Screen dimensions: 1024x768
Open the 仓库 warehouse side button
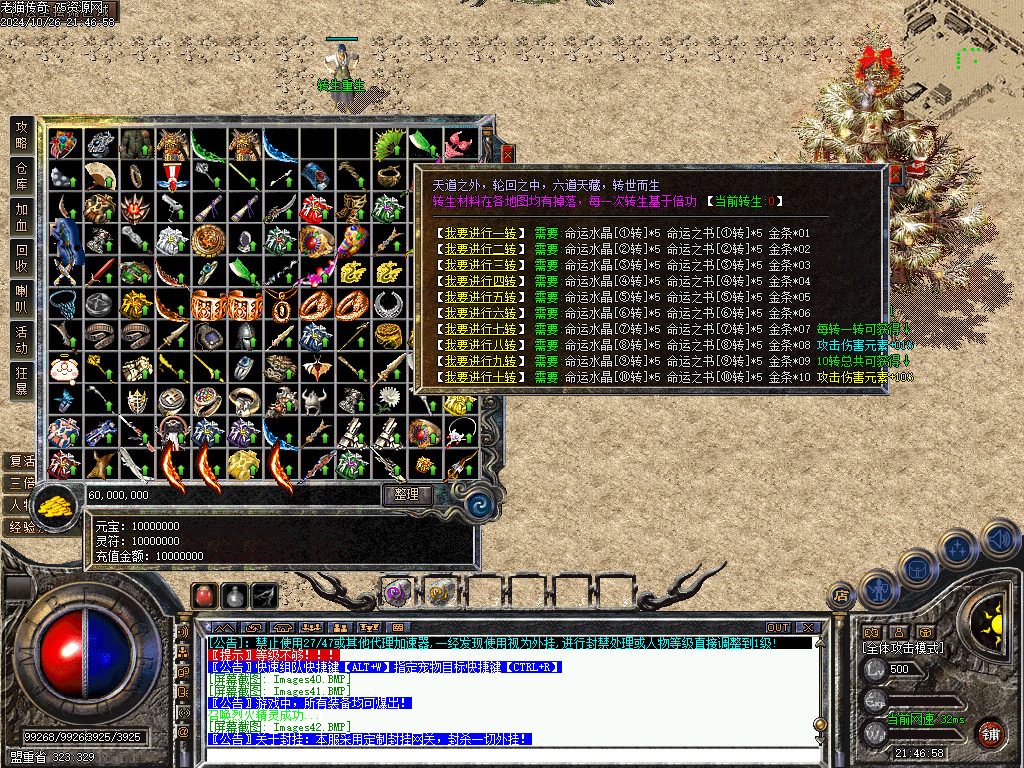point(22,177)
